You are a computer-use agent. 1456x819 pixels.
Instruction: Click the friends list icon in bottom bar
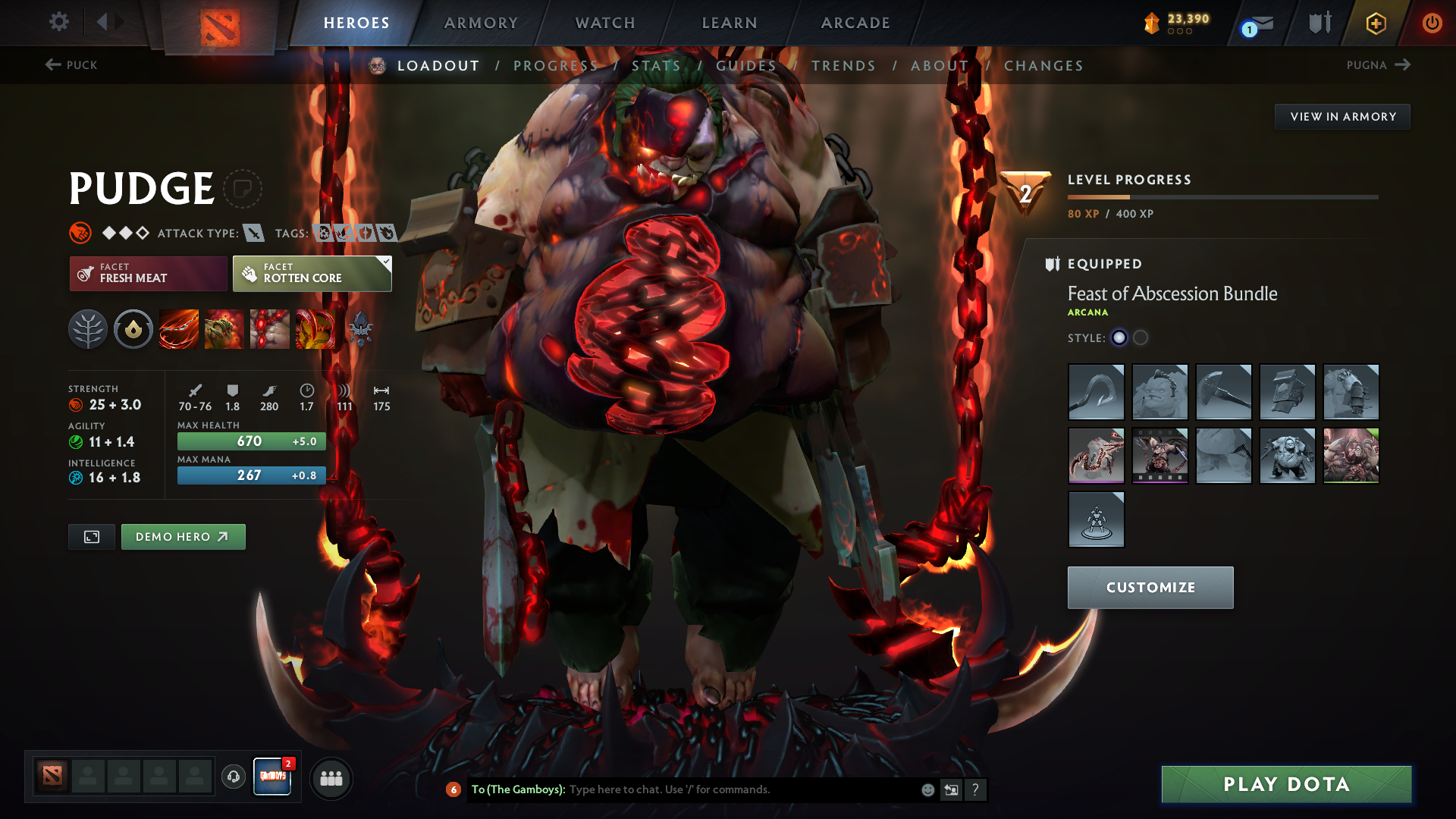point(331,778)
